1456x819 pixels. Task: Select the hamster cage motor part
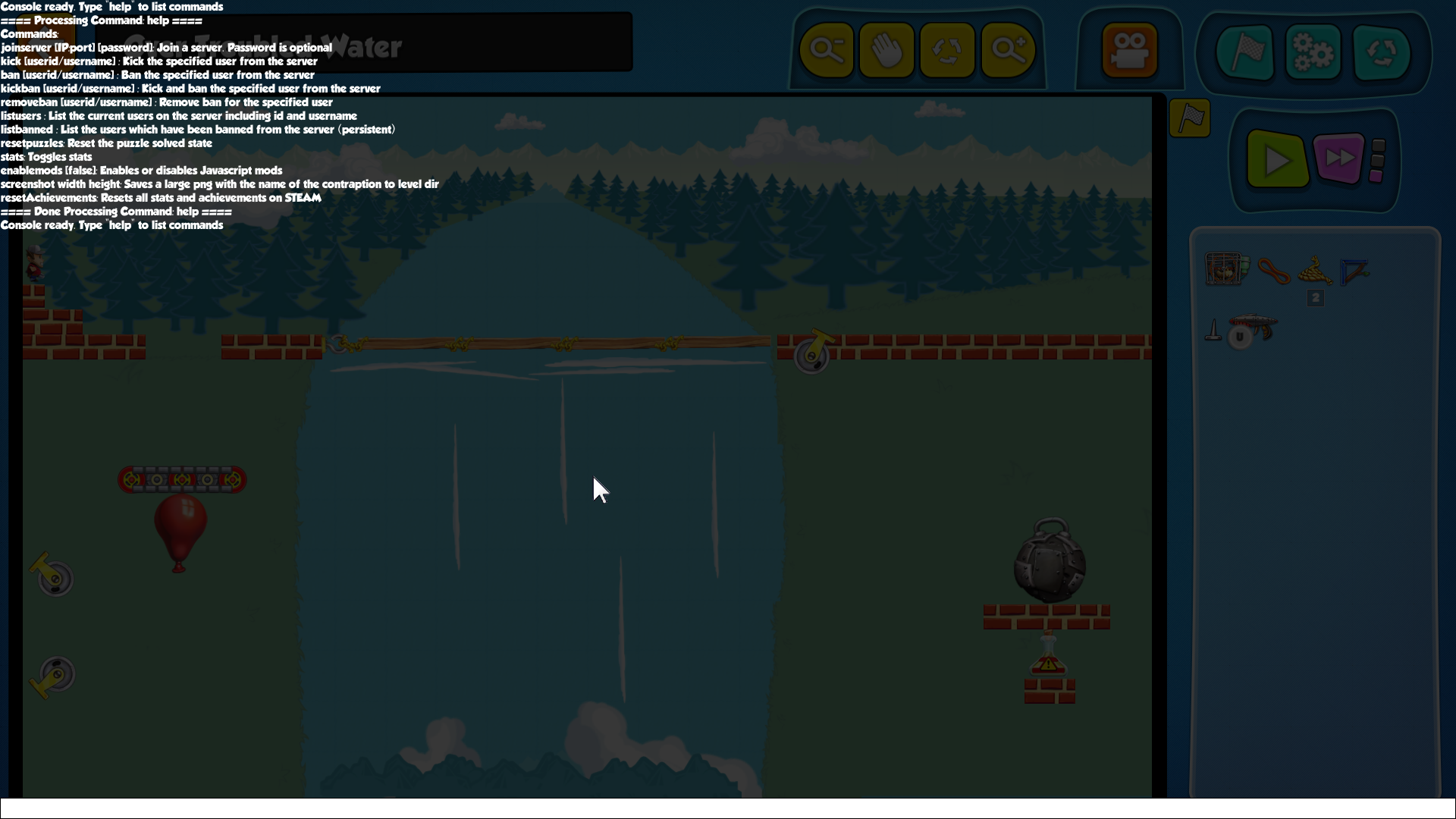[x=1225, y=269]
